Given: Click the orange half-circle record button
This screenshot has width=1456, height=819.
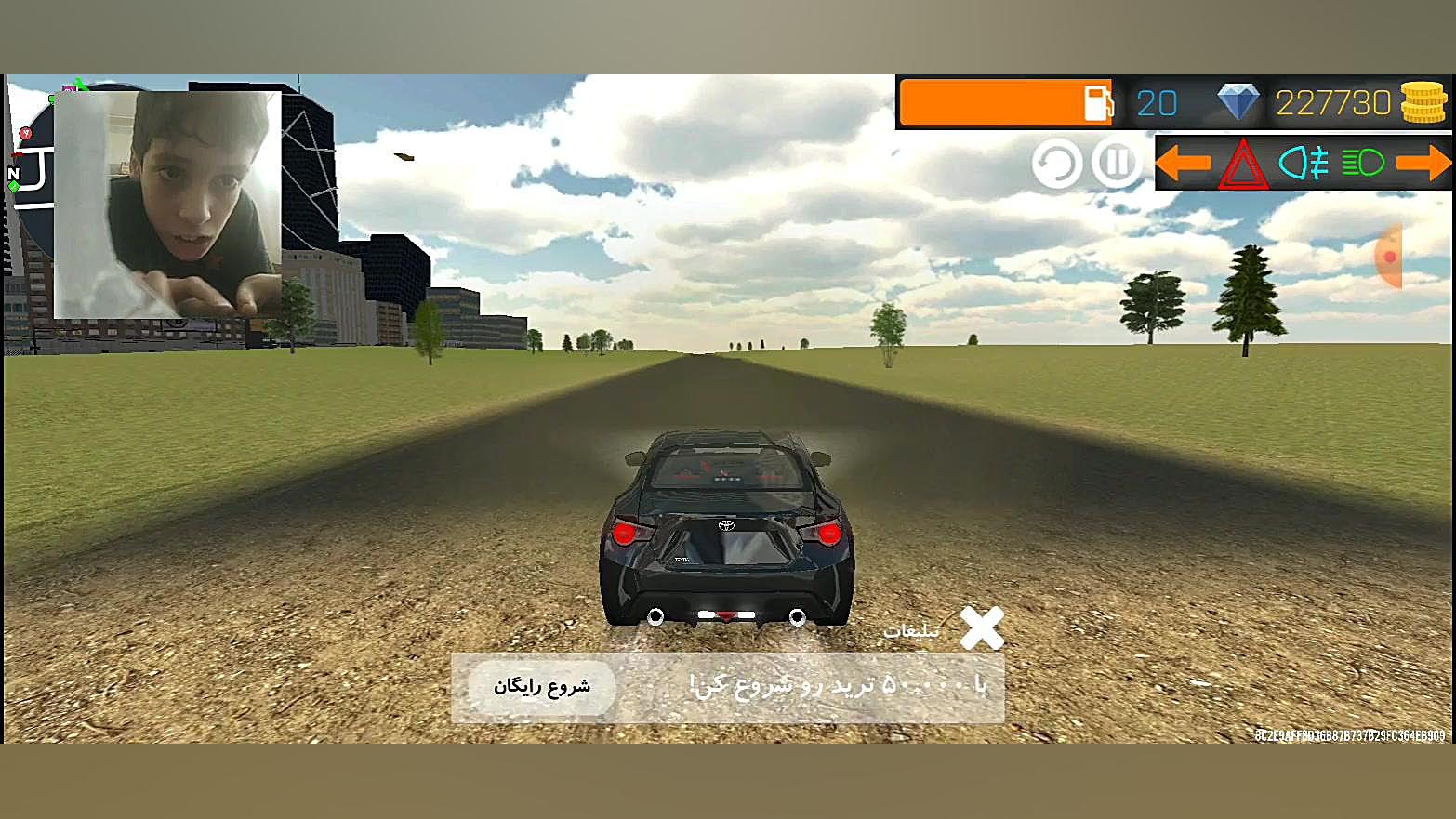Looking at the screenshot, I should pyautogui.click(x=1389, y=256).
